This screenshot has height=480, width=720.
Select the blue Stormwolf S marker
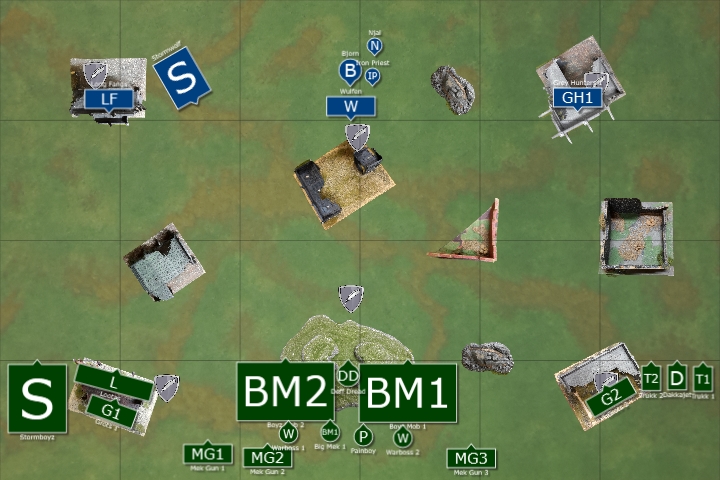180,78
